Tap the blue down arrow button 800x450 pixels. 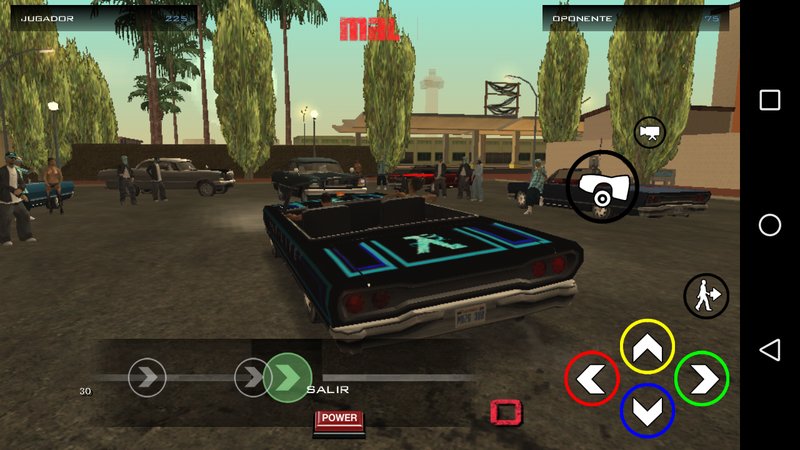pos(647,410)
